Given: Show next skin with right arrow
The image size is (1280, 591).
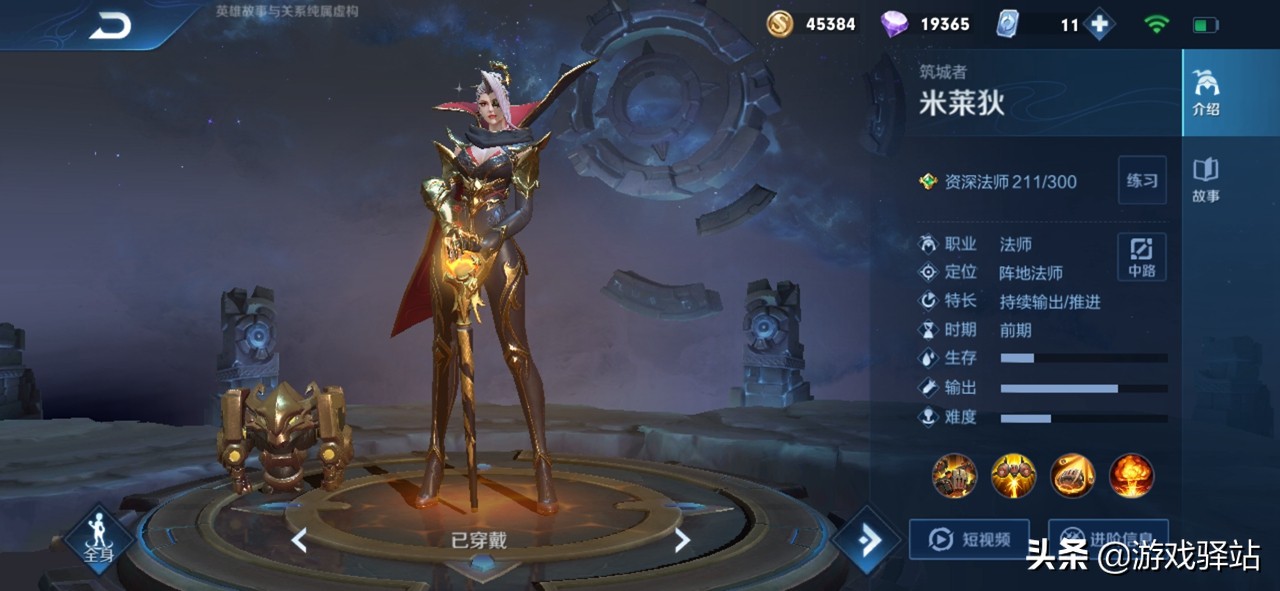Looking at the screenshot, I should (x=682, y=541).
